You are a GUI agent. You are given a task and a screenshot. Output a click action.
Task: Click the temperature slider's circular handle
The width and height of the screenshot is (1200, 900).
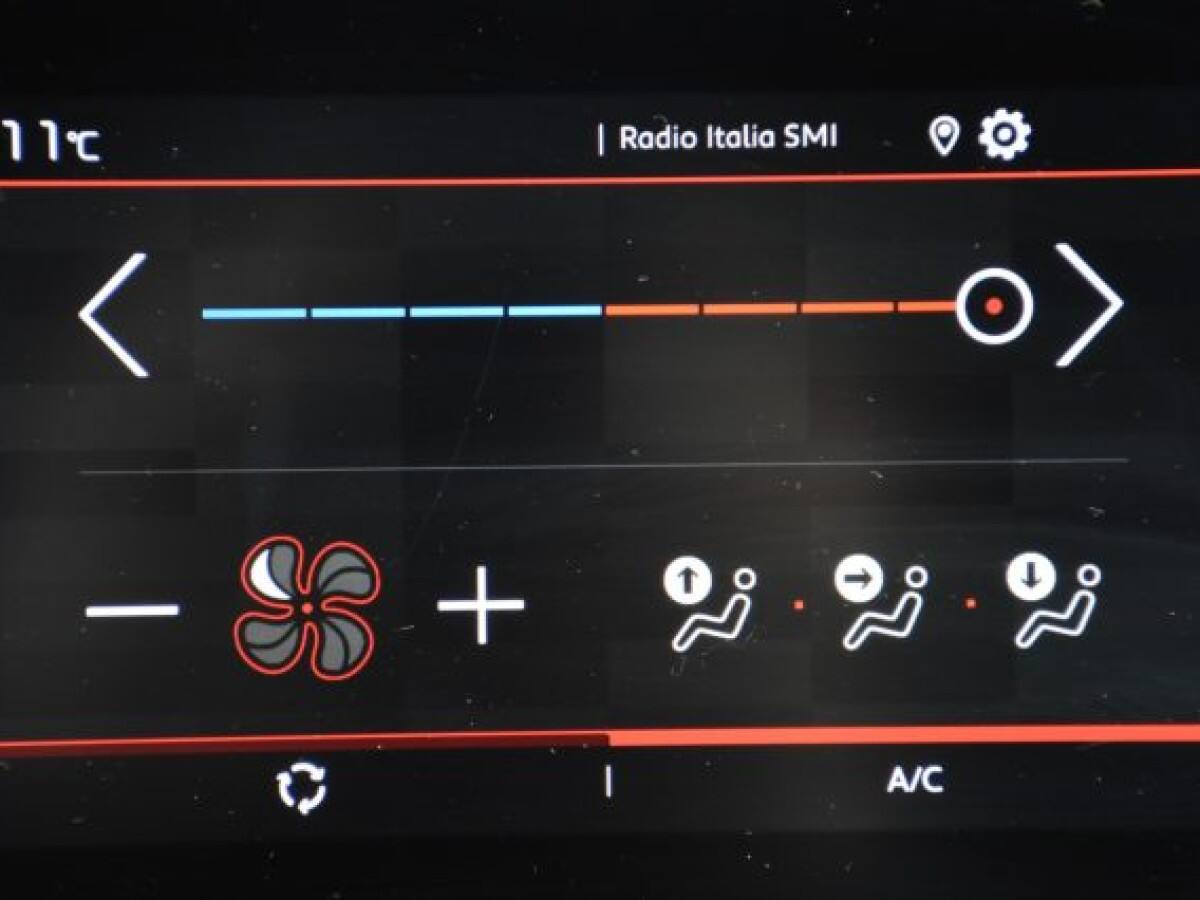993,306
